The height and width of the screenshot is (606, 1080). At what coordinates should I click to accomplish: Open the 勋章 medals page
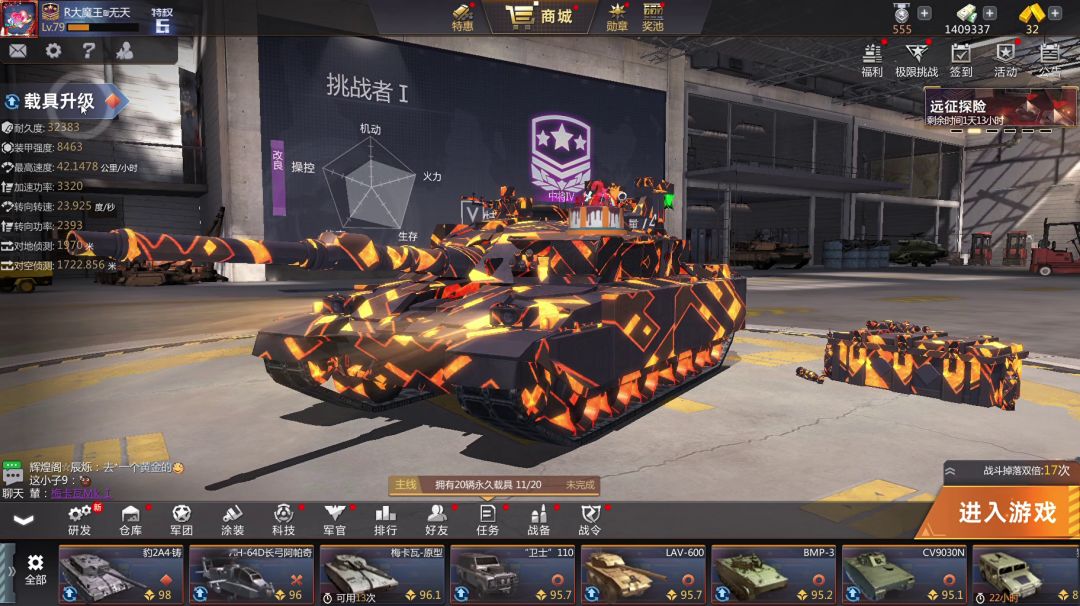tap(617, 17)
